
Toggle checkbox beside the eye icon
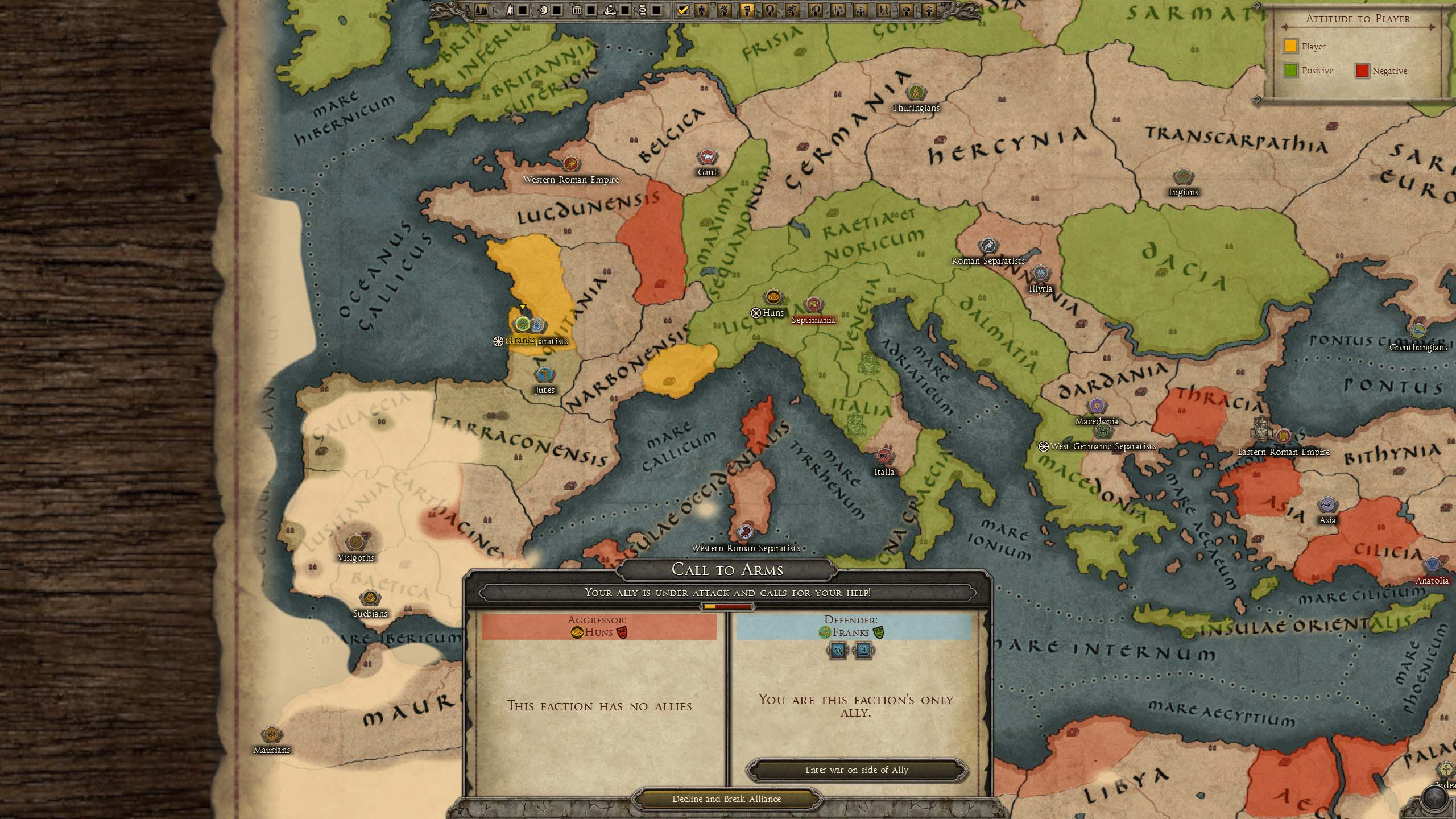coord(557,10)
